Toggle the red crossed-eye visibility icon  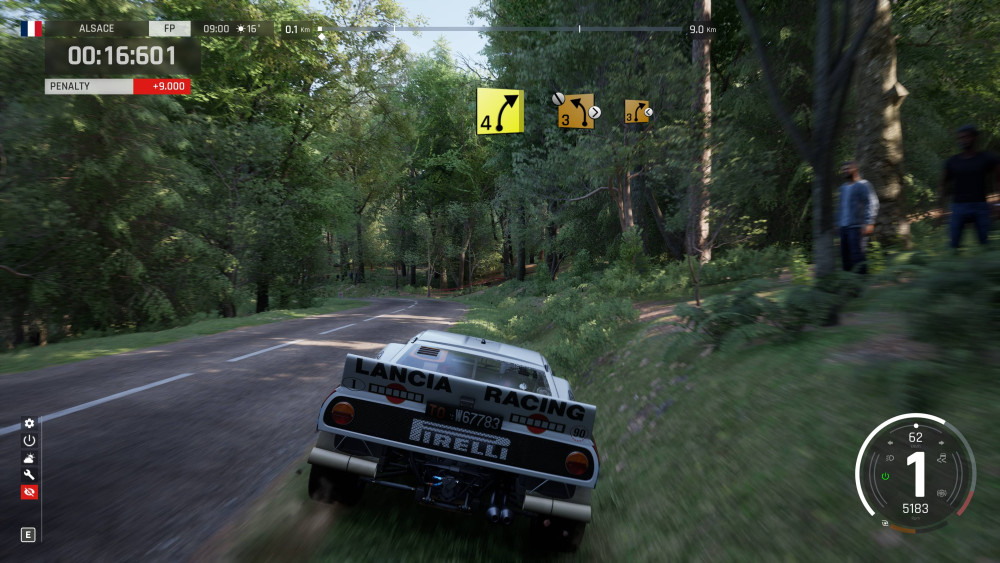tap(29, 492)
